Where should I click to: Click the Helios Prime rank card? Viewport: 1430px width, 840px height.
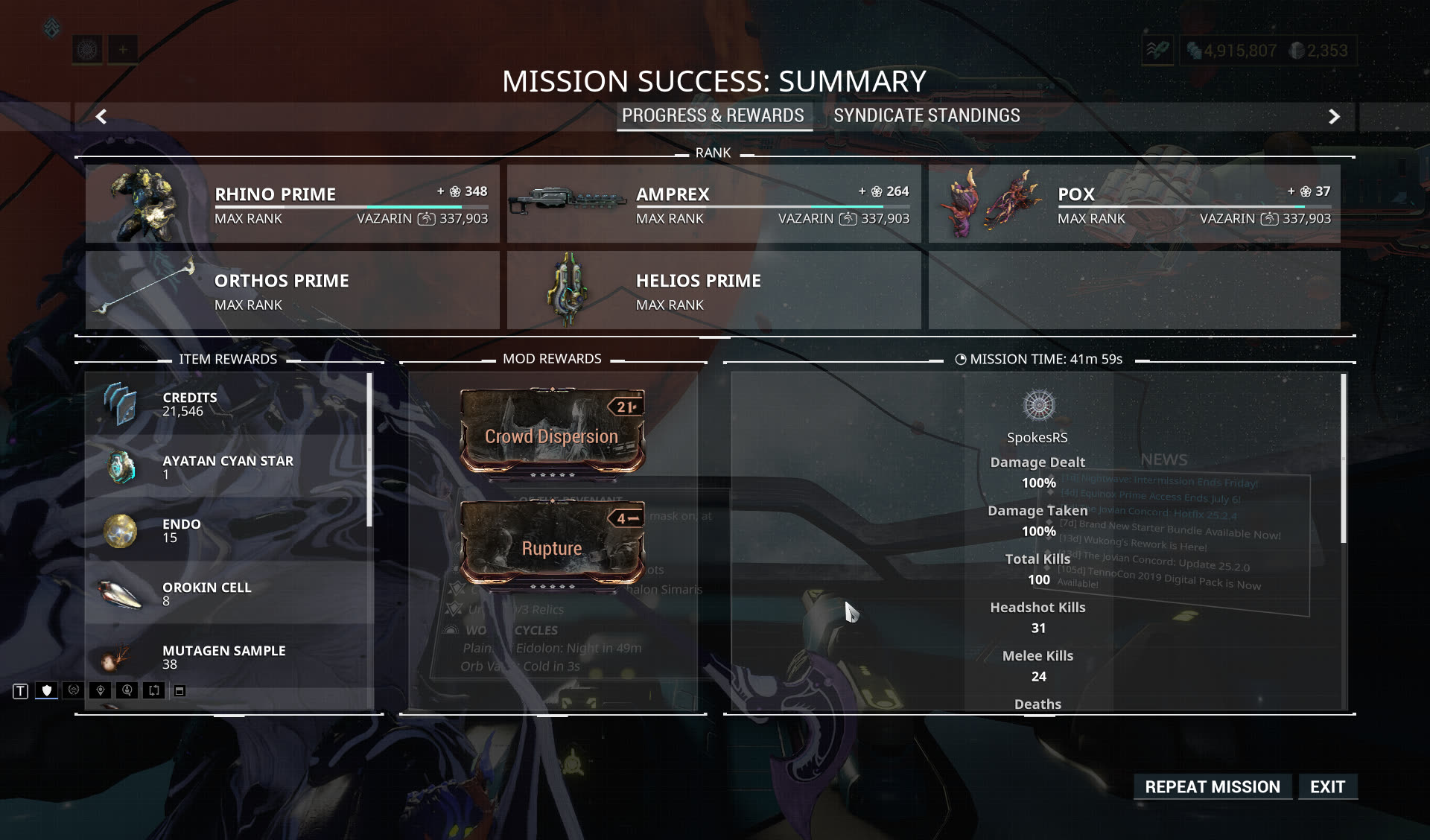point(714,290)
